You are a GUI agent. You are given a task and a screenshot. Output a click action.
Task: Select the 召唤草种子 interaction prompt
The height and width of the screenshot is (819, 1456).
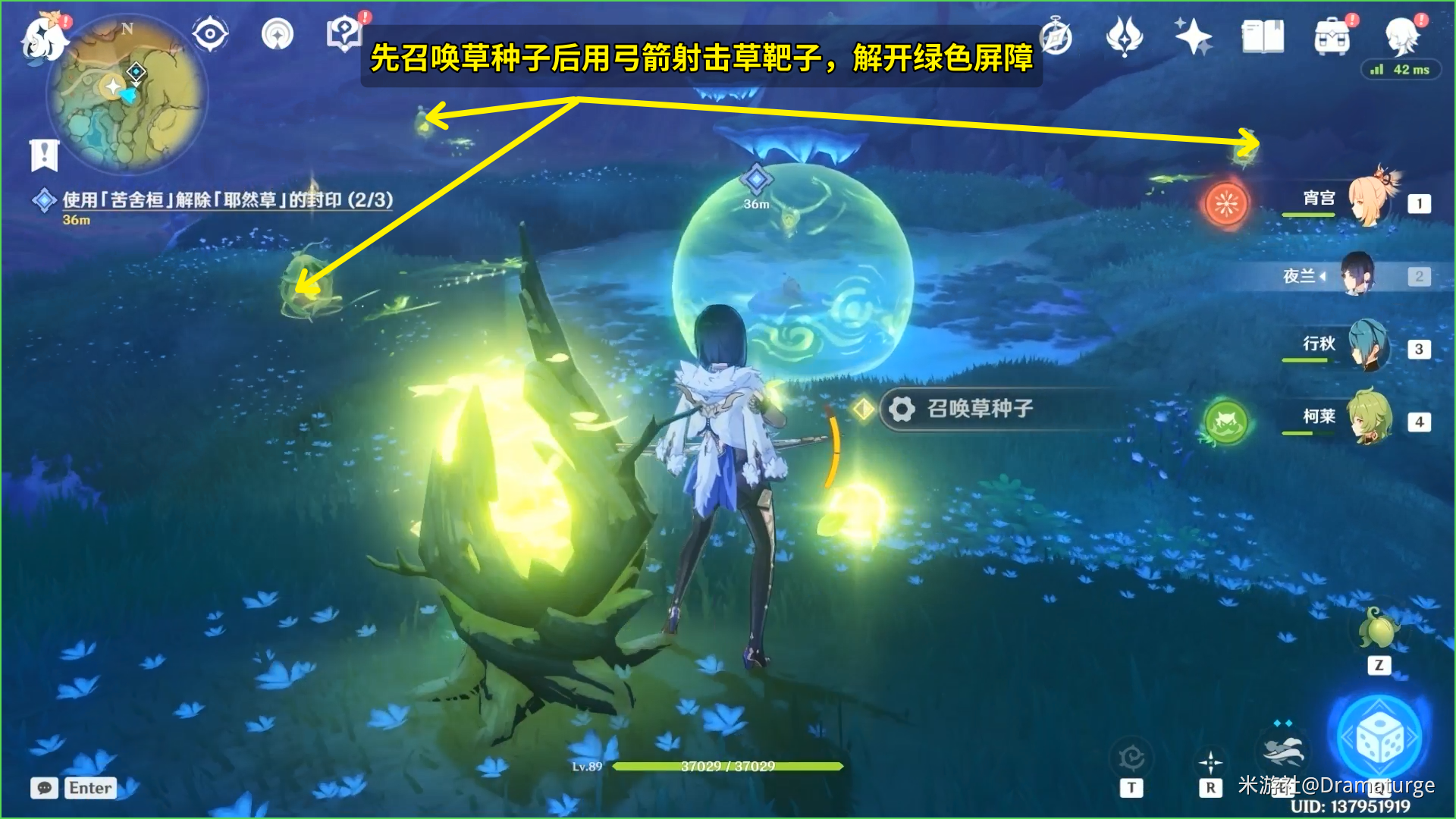click(978, 409)
